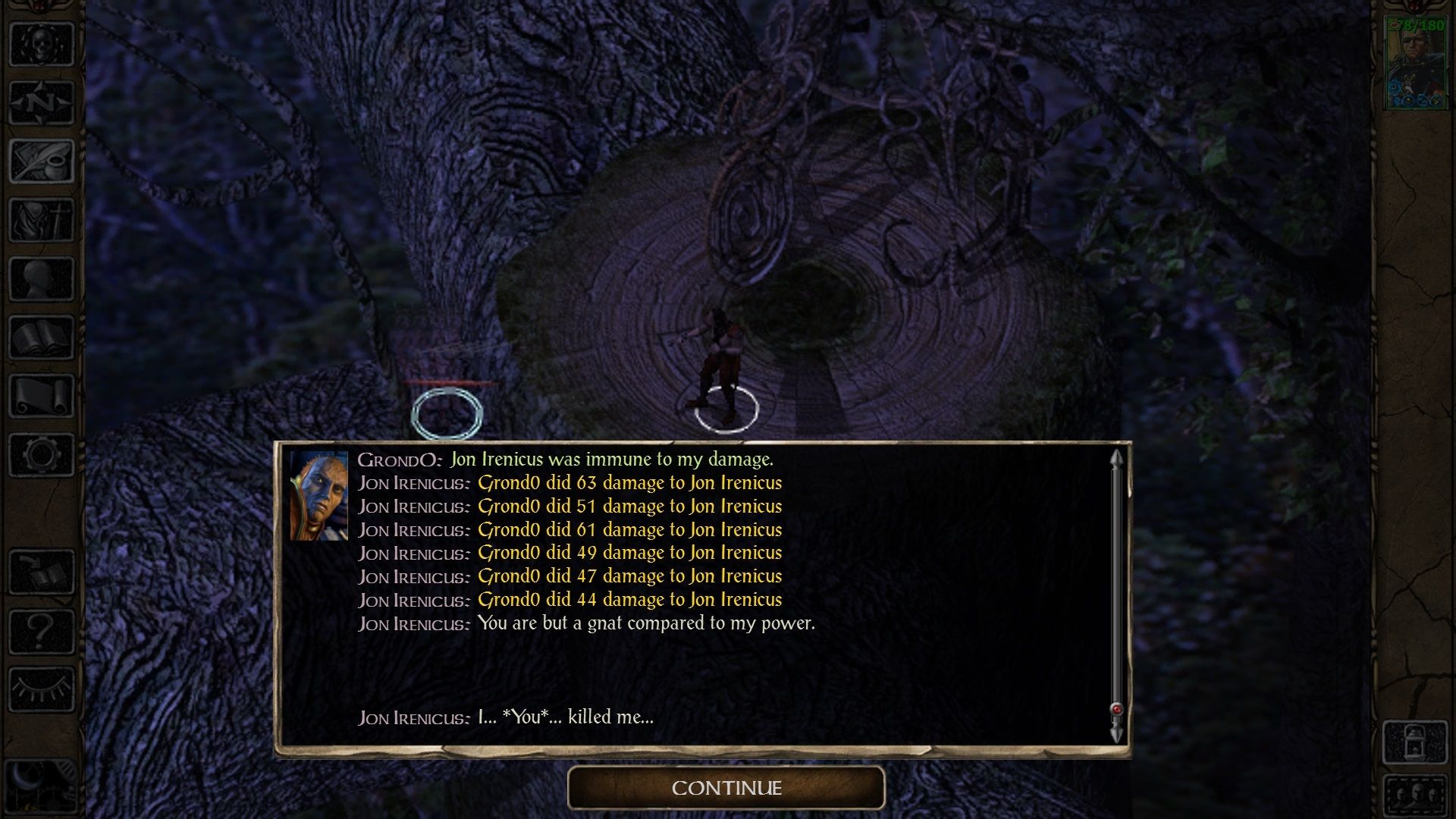The width and height of the screenshot is (1456, 819).
Task: Open the priest scroll icon
Action: pyautogui.click(x=42, y=396)
